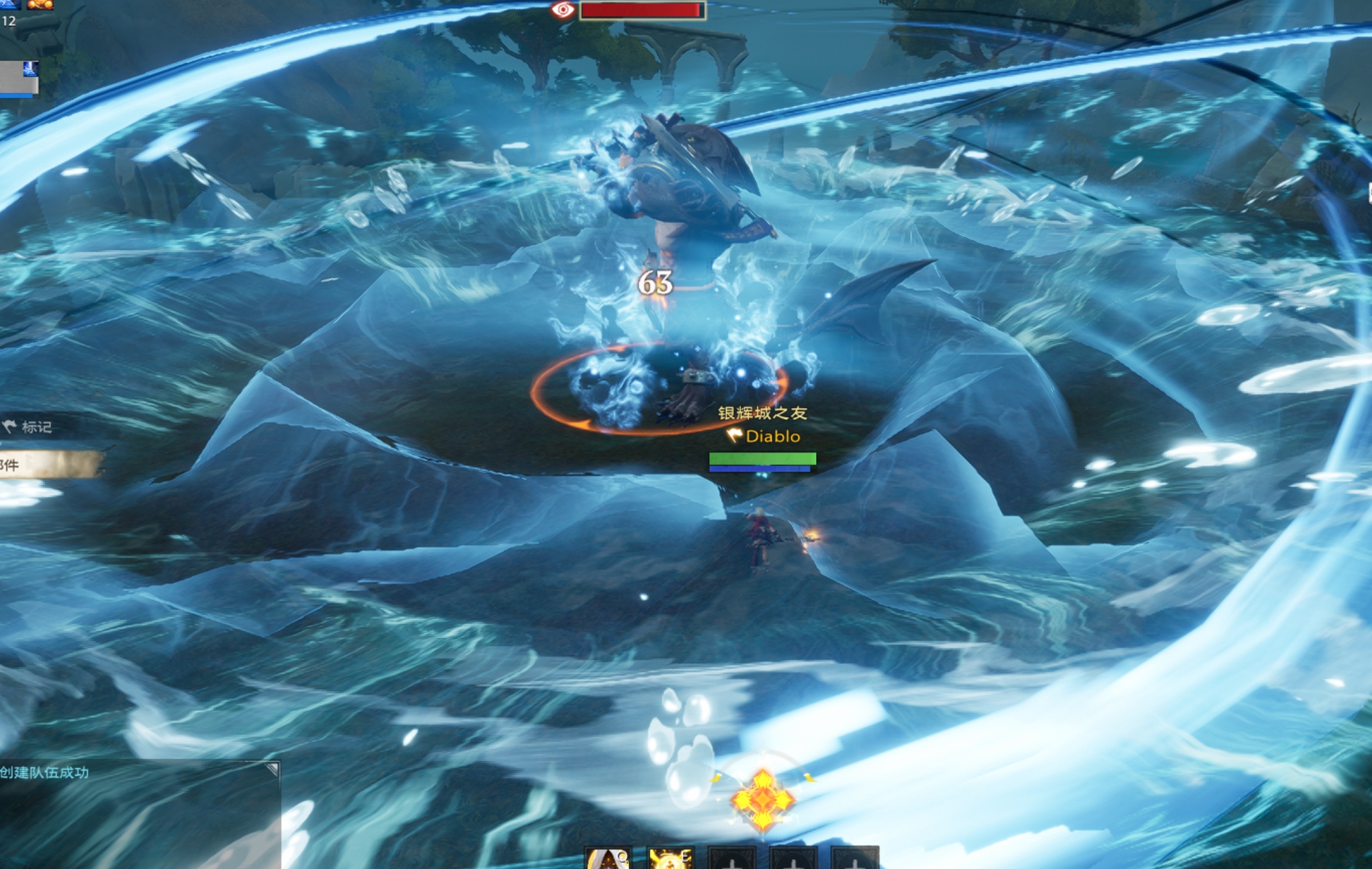Select the red eye boss target icon

(563, 10)
